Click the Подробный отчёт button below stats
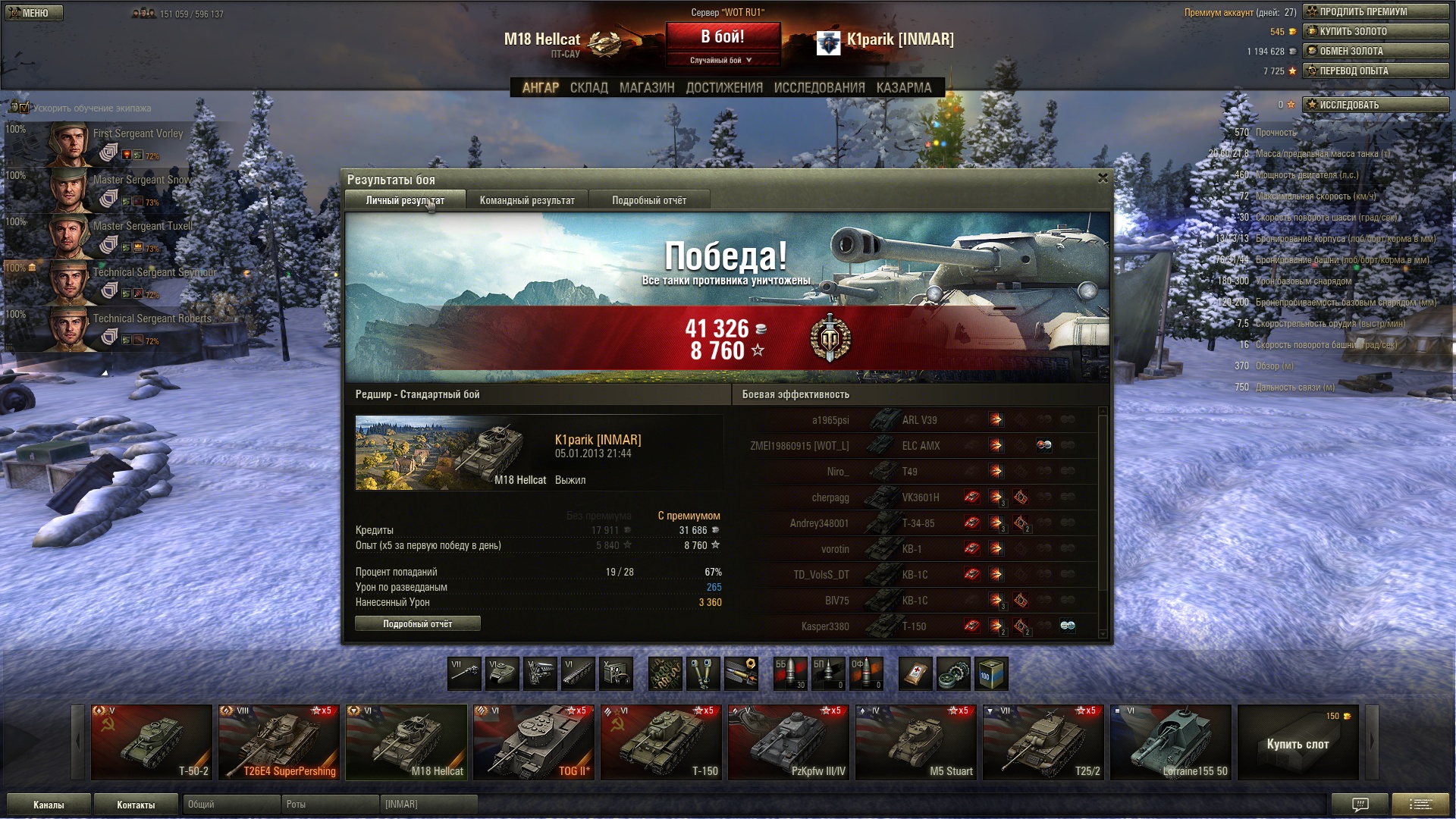Viewport: 1456px width, 819px height. click(x=417, y=624)
